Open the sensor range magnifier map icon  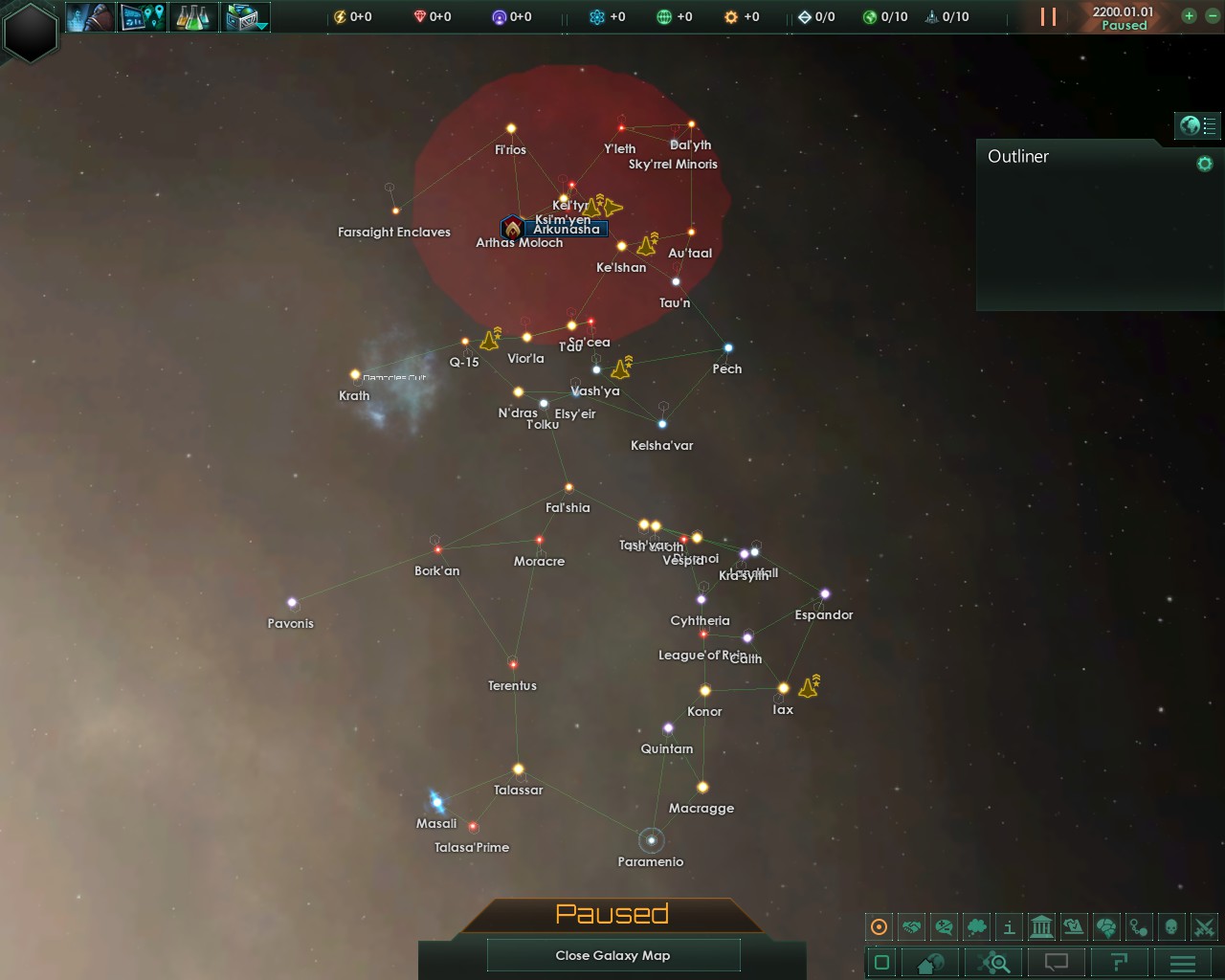(993, 963)
